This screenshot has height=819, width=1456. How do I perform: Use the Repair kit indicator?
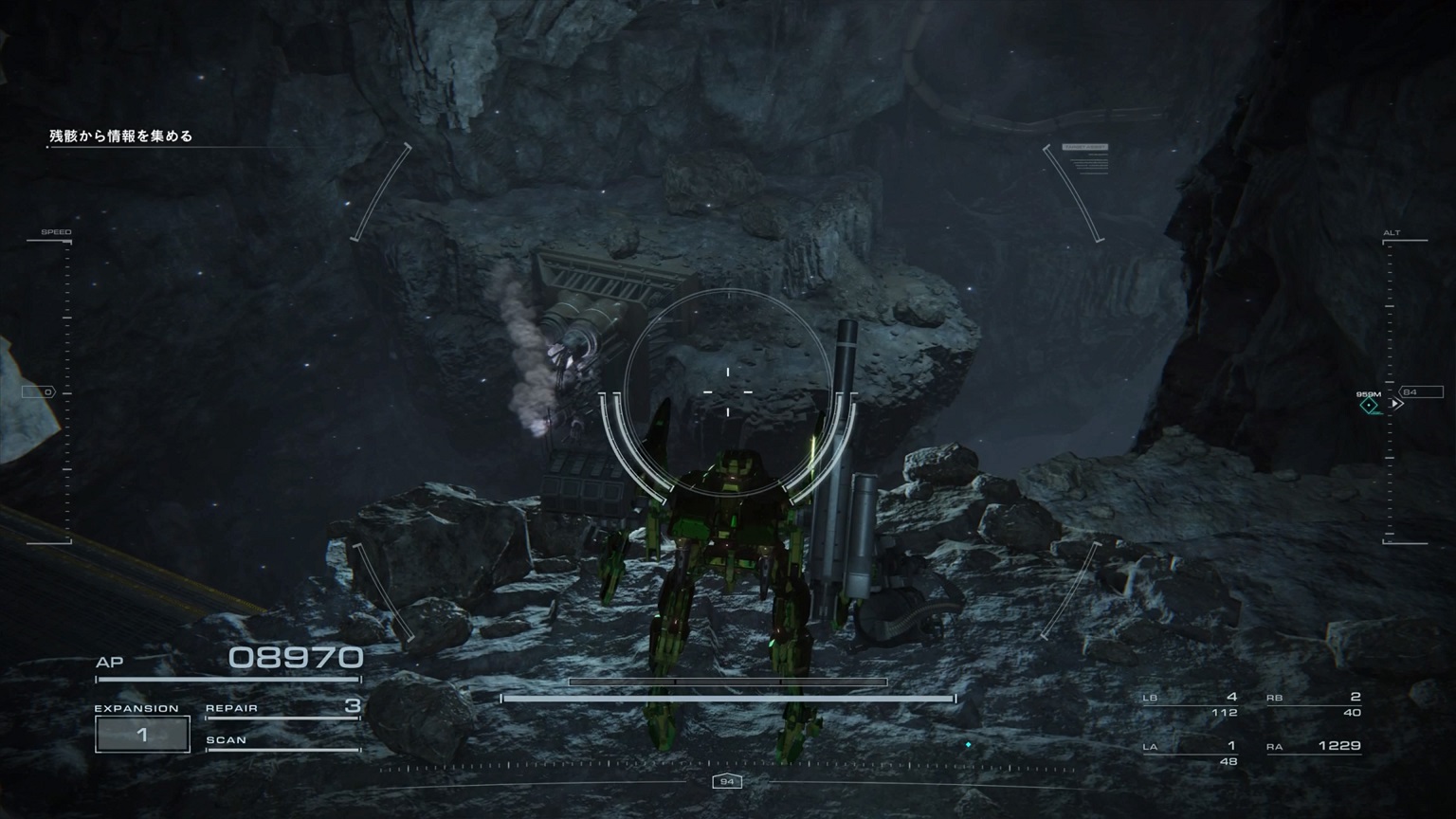pos(282,708)
